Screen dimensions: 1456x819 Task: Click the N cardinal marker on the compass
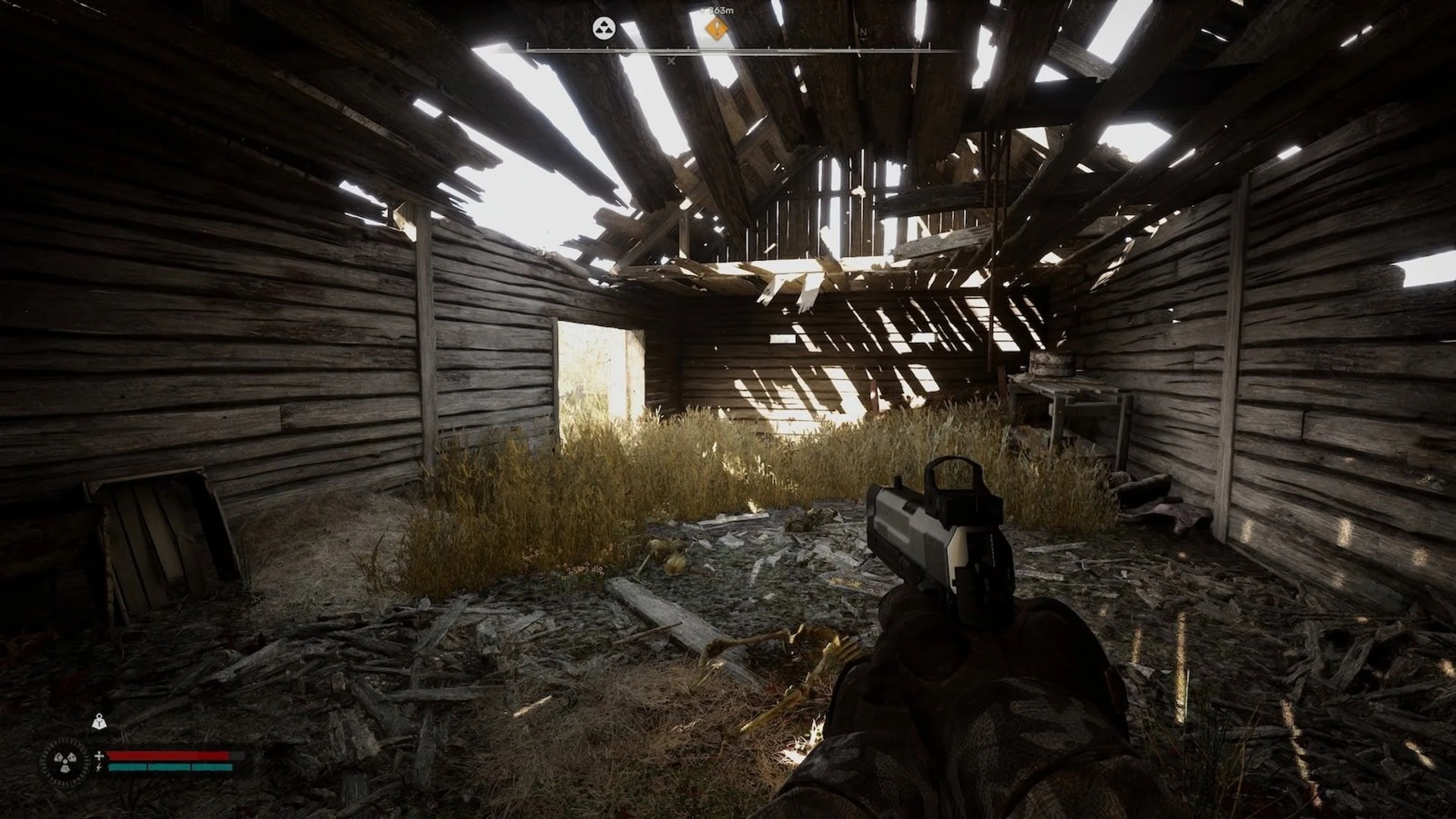[x=863, y=33]
